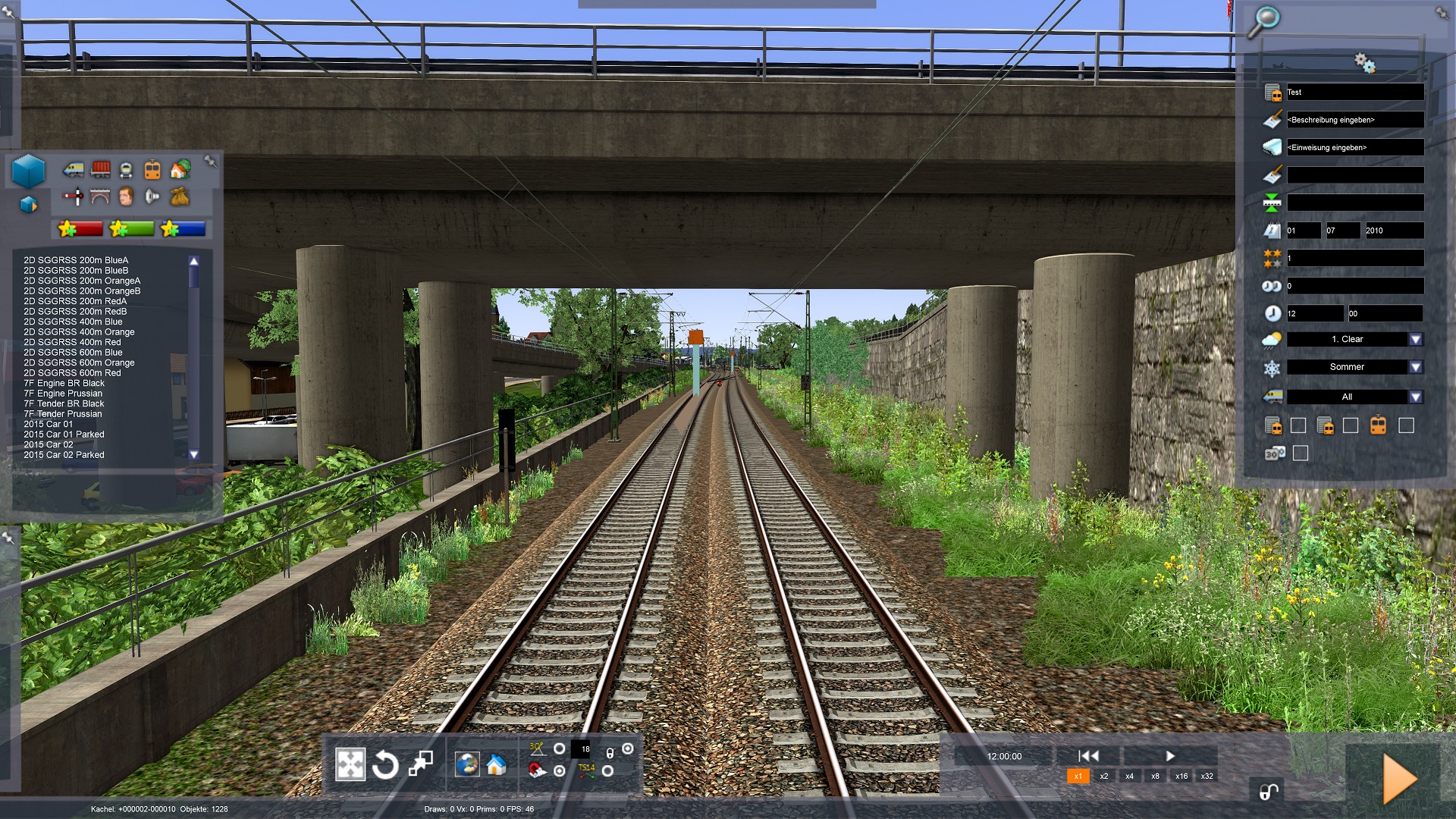Select the semaphore signal track objects icon
1456x819 pixels.
74,197
